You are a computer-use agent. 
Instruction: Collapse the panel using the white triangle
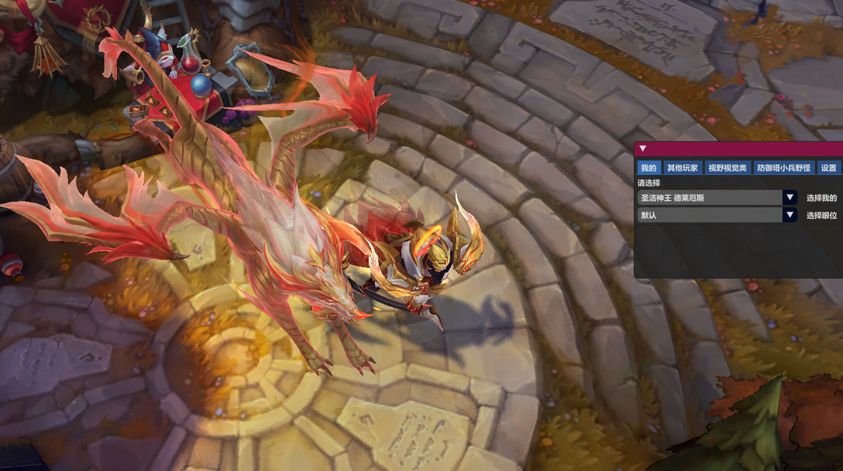pyautogui.click(x=642, y=149)
